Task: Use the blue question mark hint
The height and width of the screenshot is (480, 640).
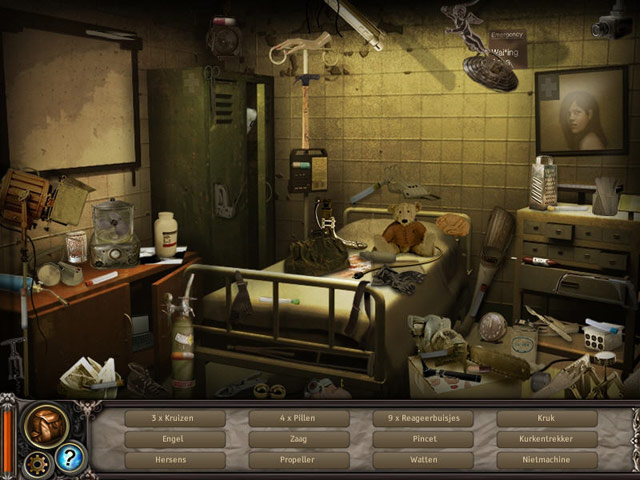Action: 70,458
